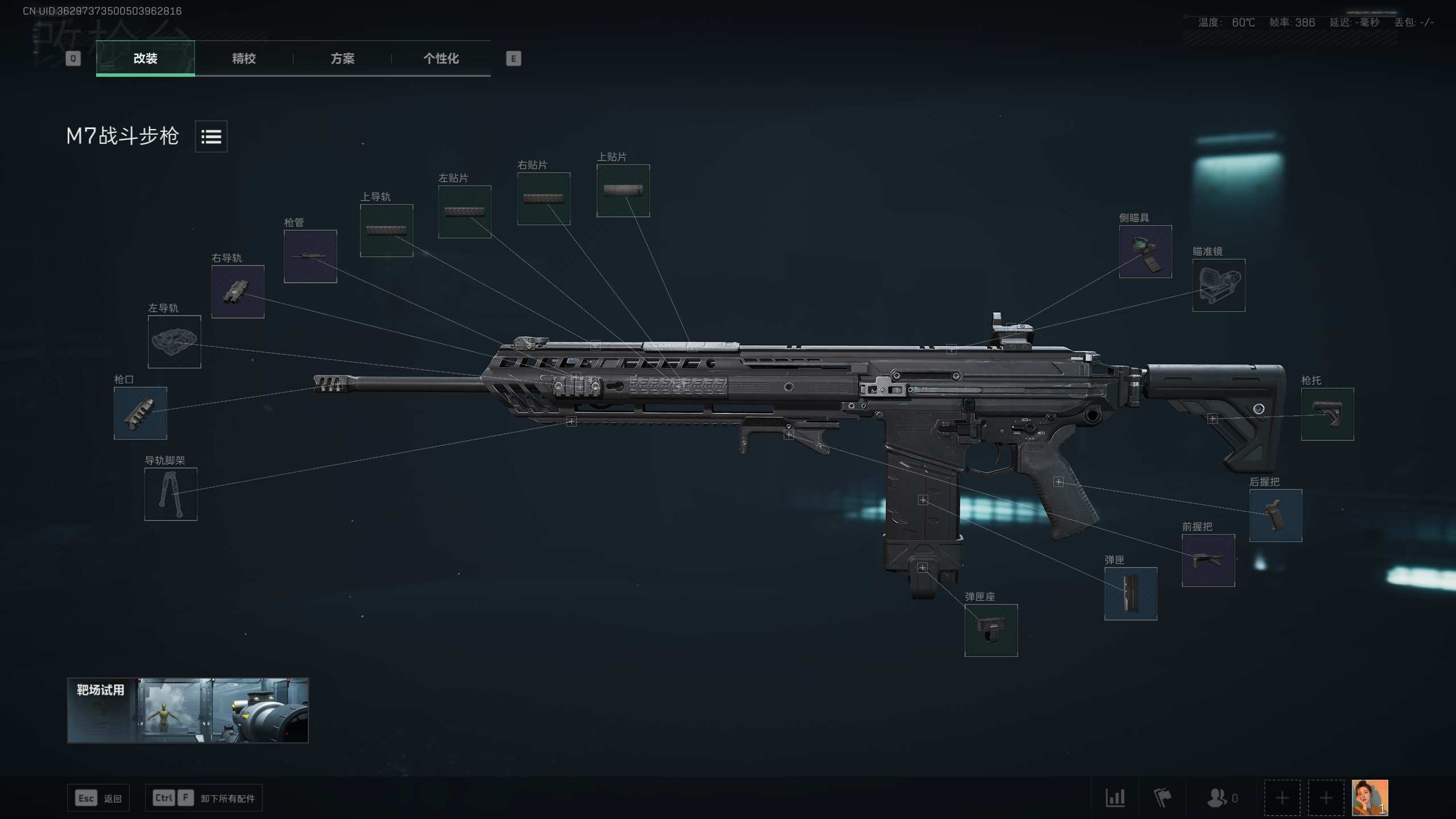Select the 枪口 muzzle attachment slot
Viewport: 1456px width, 819px height.
[x=140, y=413]
